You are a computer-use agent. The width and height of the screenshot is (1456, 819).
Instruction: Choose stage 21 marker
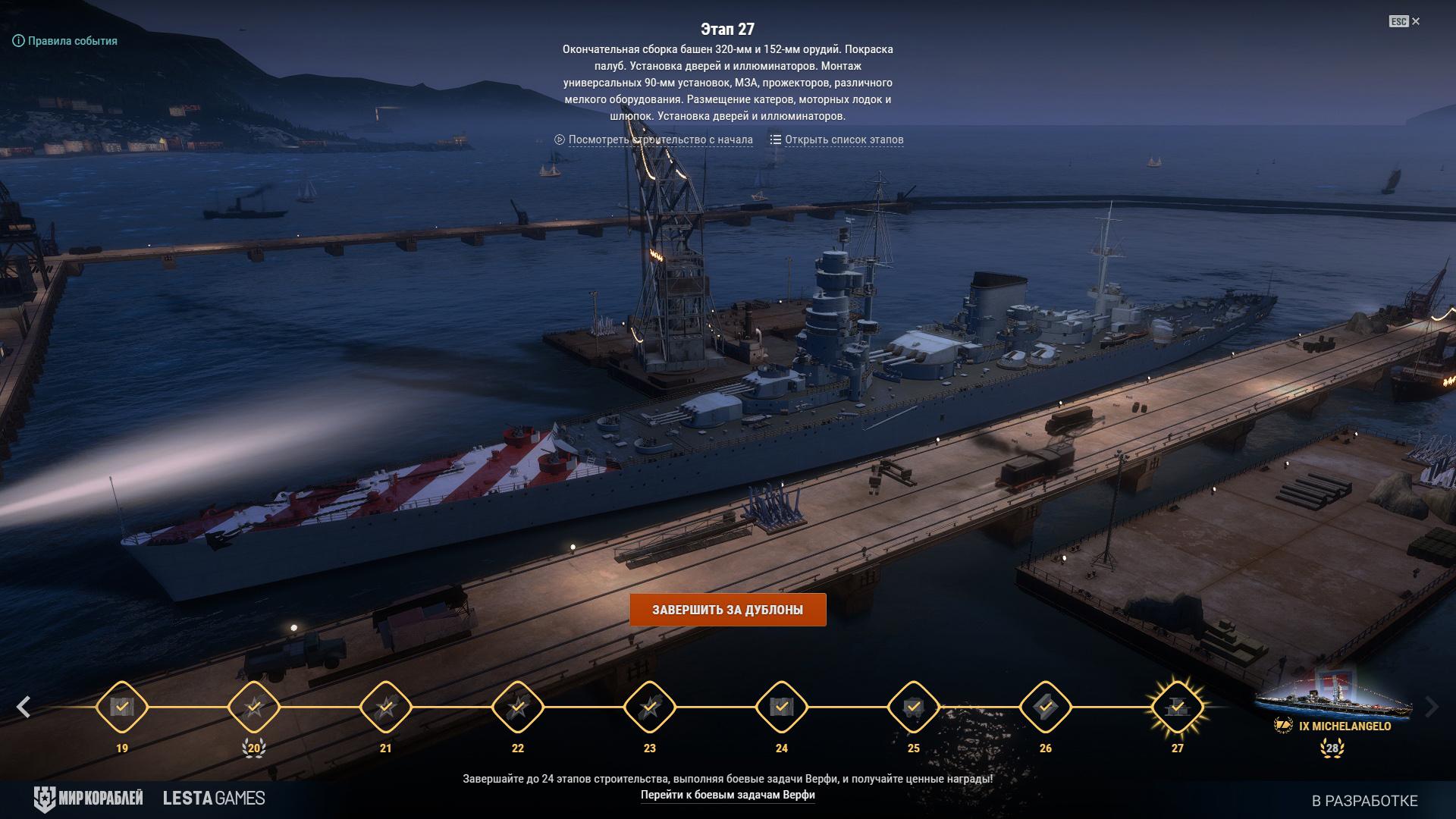click(x=386, y=707)
